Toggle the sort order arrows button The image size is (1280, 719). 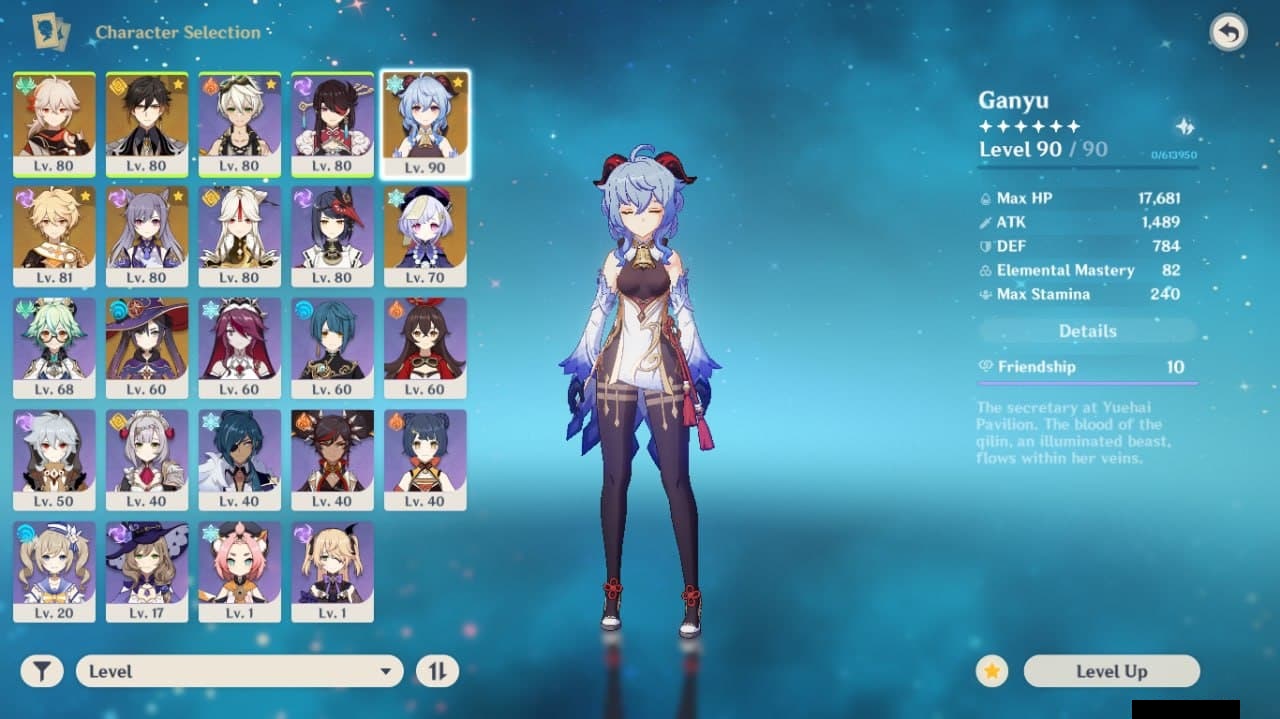click(x=437, y=671)
